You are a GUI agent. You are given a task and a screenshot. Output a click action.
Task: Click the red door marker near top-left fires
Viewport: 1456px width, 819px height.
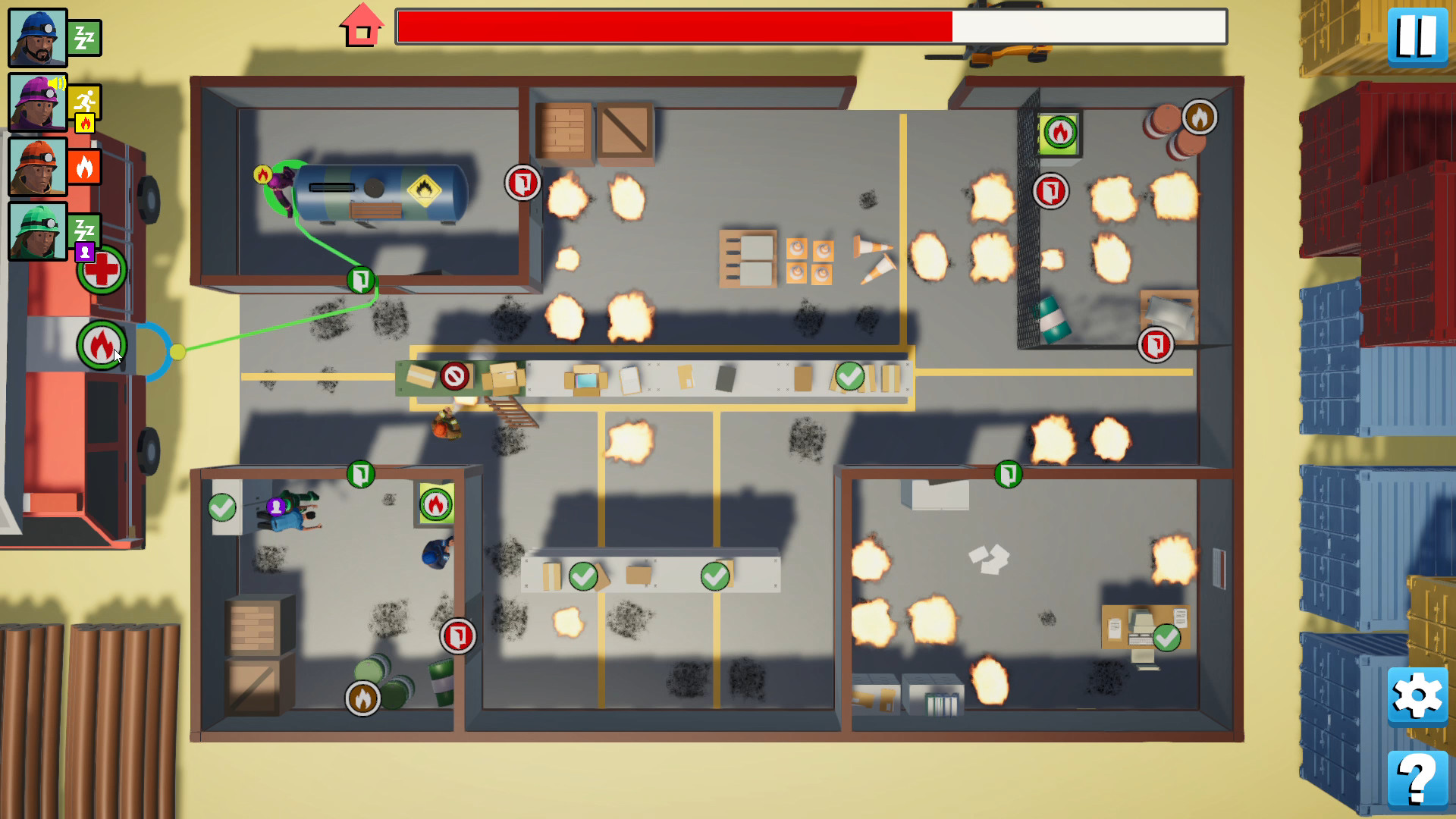coord(522,184)
